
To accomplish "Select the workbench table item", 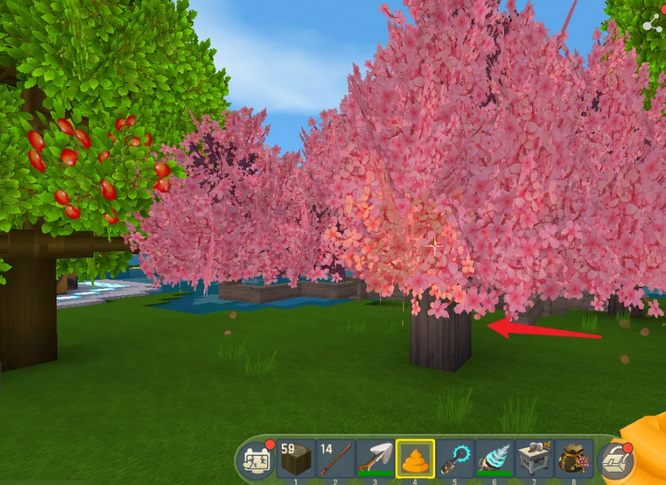I will pos(534,459).
